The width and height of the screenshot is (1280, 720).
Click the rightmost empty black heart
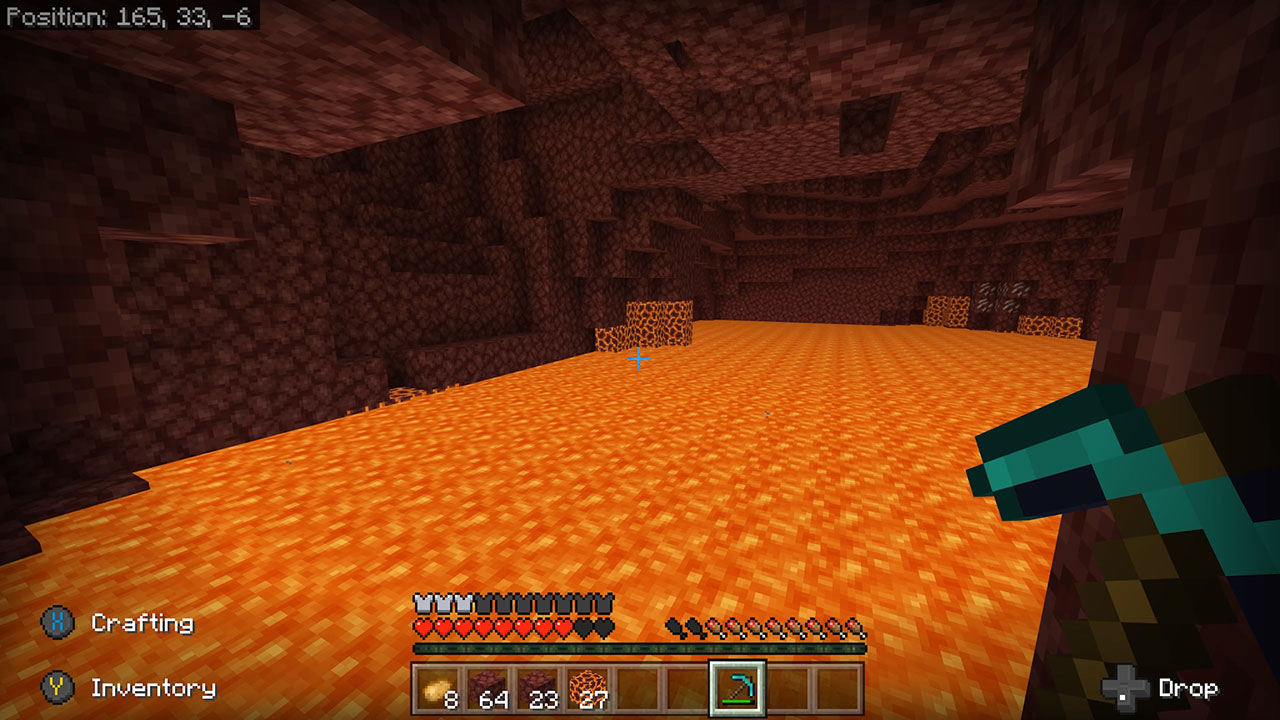[x=601, y=627]
